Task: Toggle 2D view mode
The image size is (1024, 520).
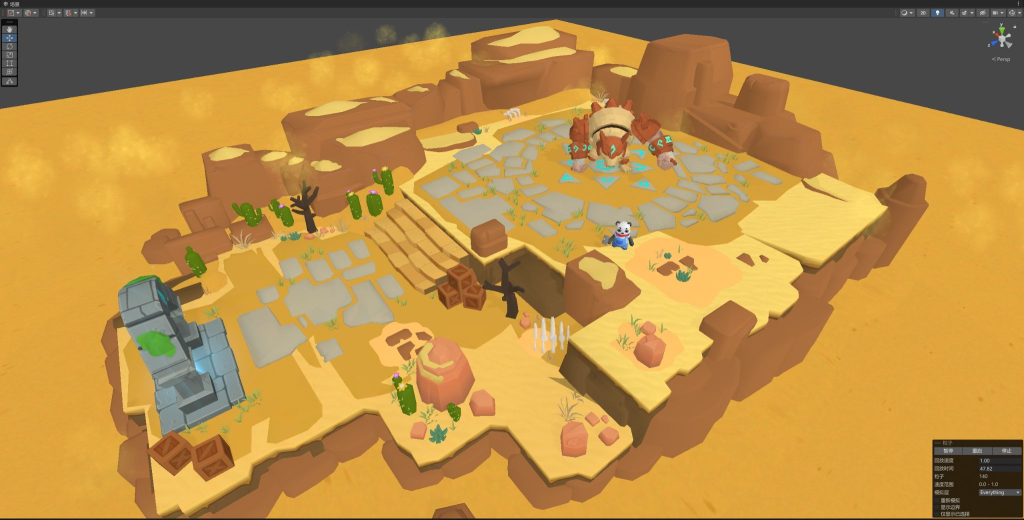Action: click(x=921, y=12)
